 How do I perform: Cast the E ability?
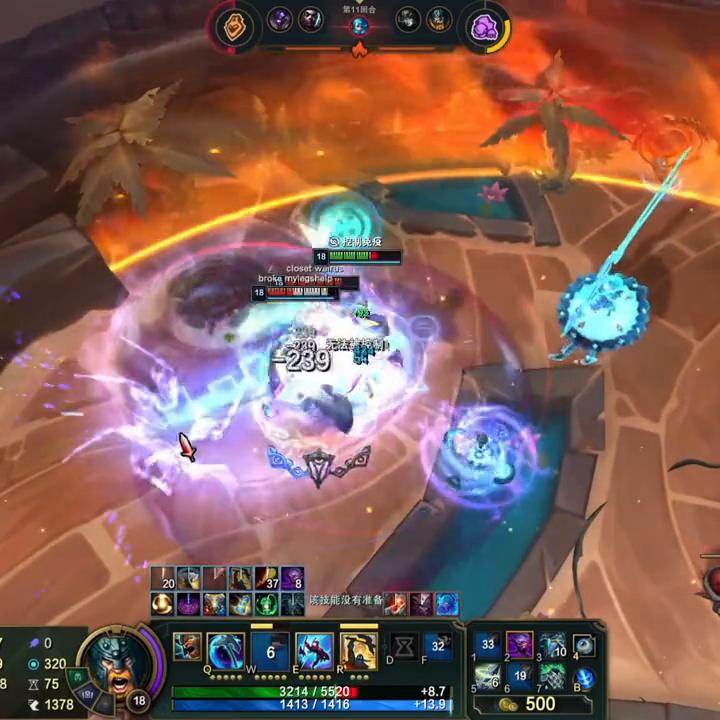click(x=314, y=651)
